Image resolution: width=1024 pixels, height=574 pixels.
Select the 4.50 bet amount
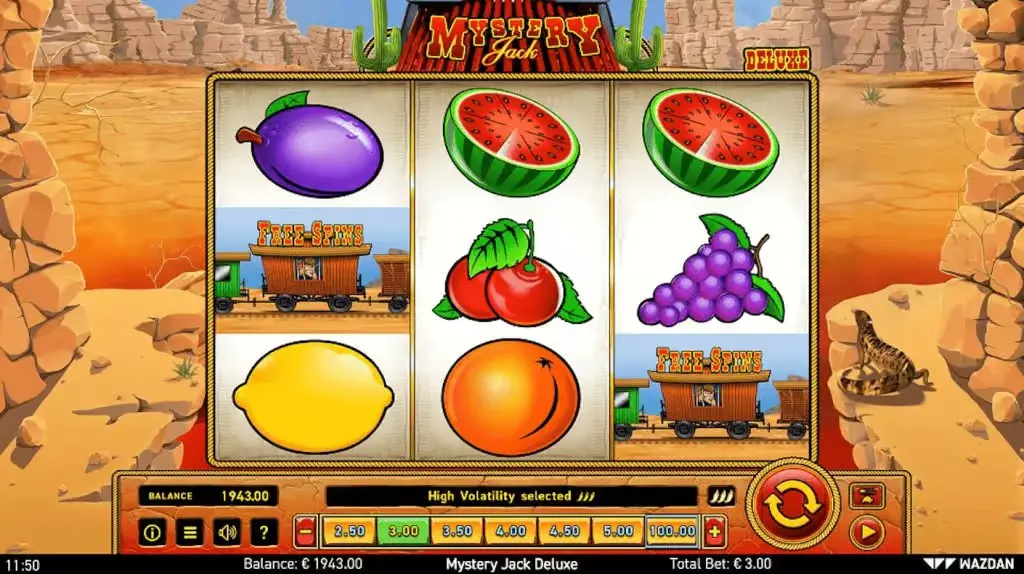coord(565,531)
